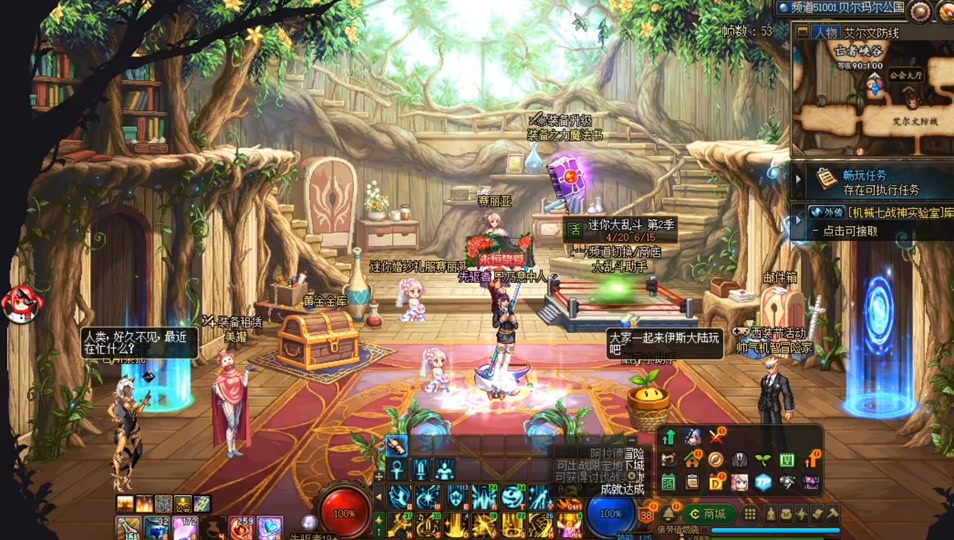Expand the quest tracker arrow beside 畅玩任务
954x540 pixels.
(x=798, y=181)
